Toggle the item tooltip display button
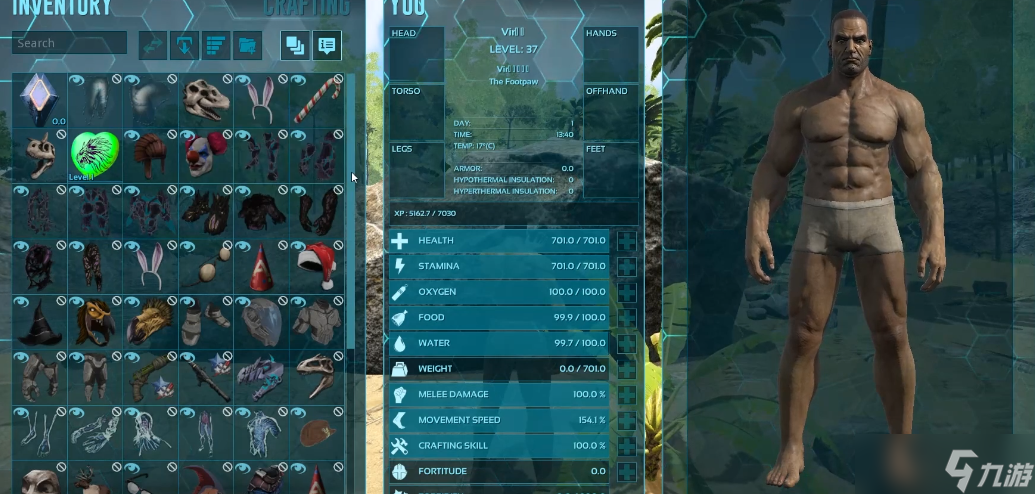The height and width of the screenshot is (494, 1035). 326,44
